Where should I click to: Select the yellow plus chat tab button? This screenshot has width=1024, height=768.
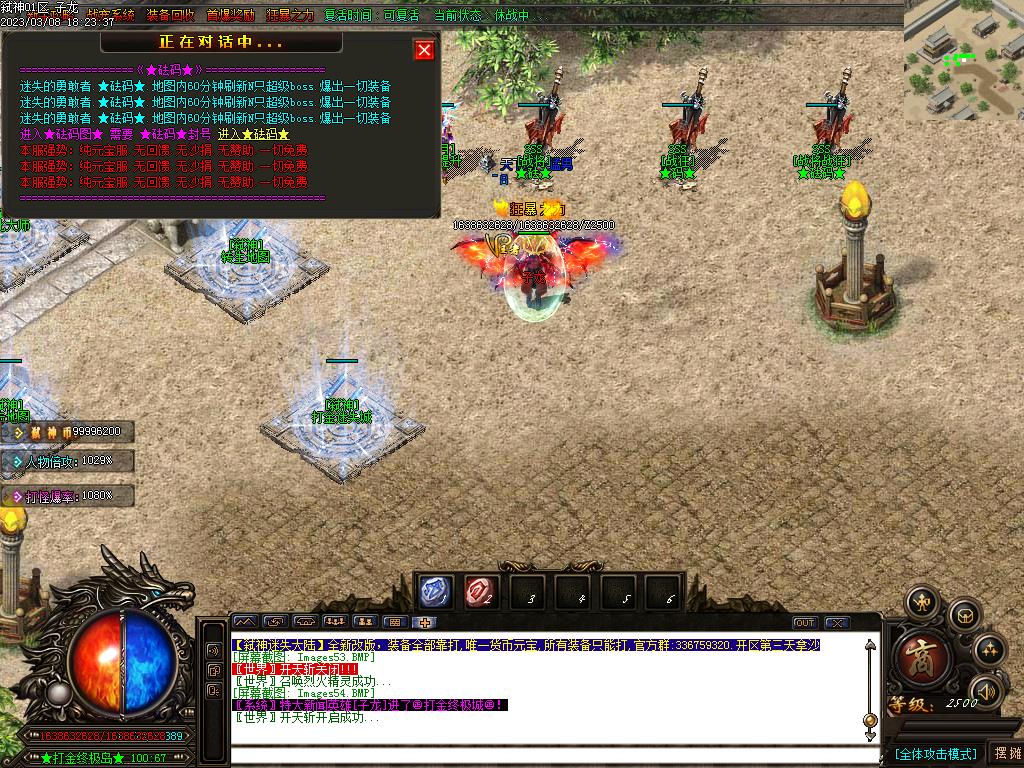point(425,622)
